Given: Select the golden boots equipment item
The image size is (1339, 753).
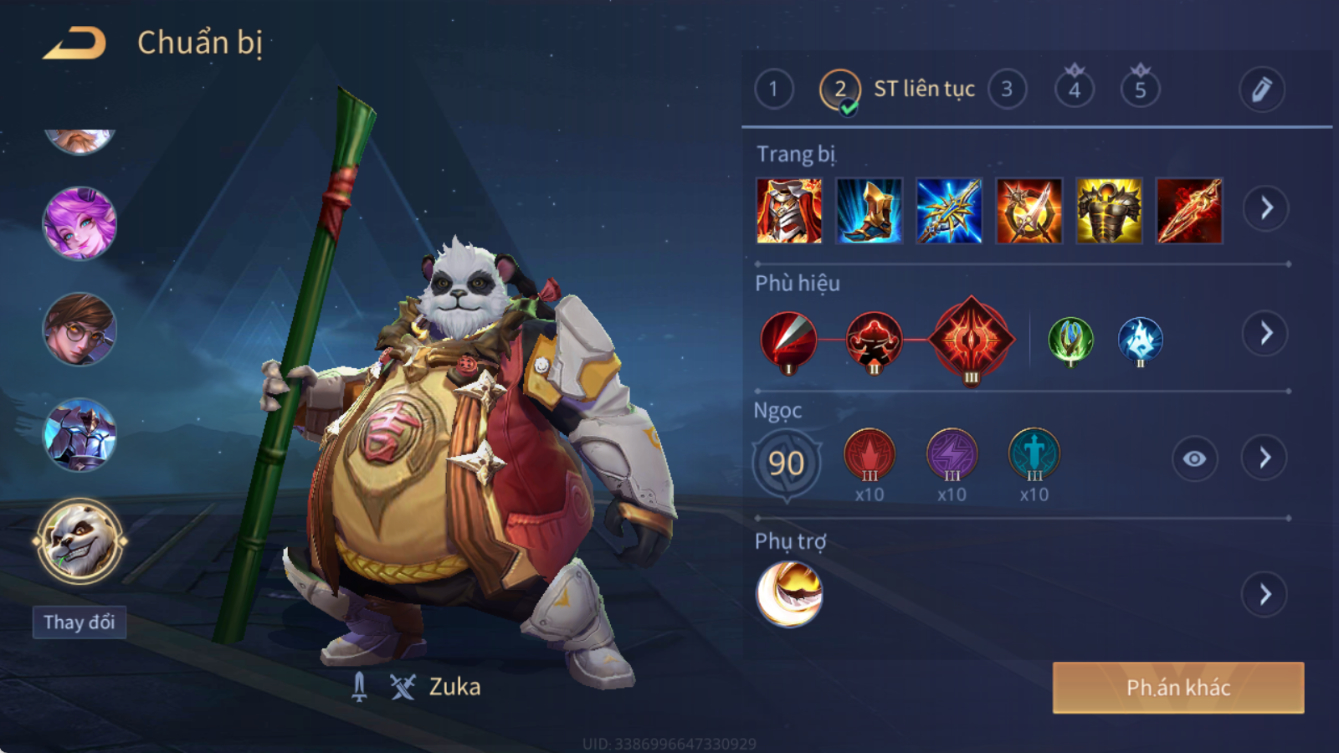Looking at the screenshot, I should [869, 211].
